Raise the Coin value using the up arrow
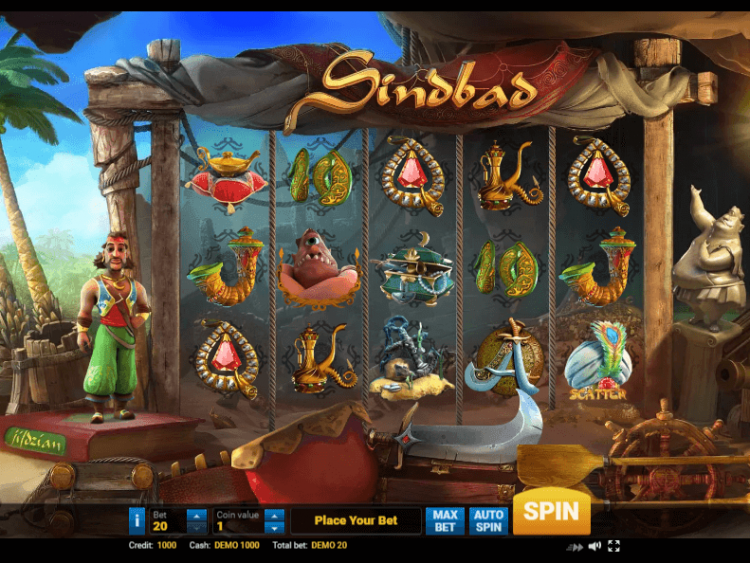Image resolution: width=750 pixels, height=563 pixels. [275, 515]
